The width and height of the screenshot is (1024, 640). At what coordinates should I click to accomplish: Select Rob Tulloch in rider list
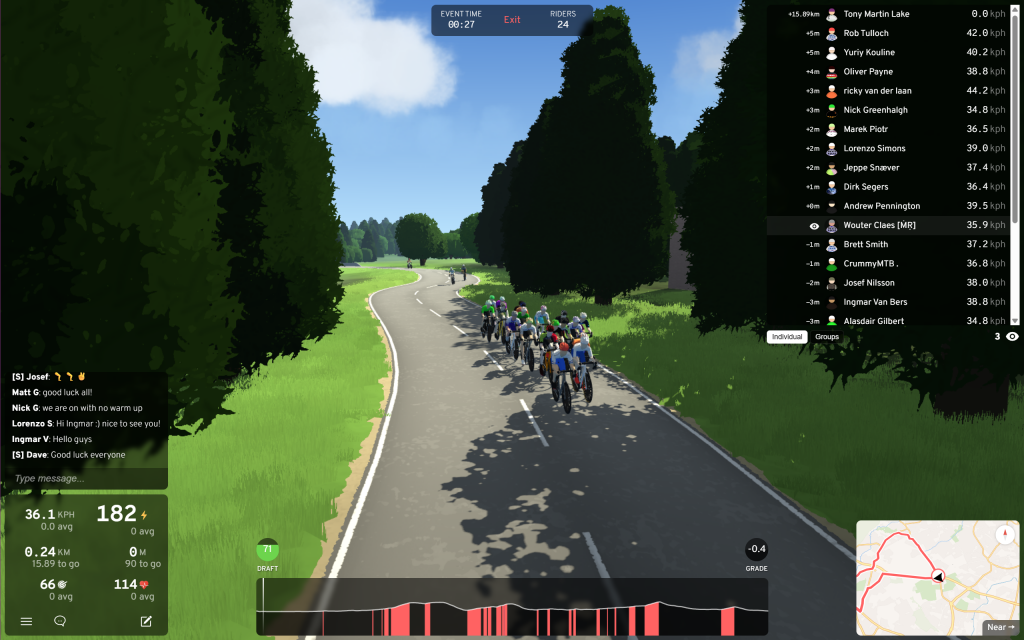pyautogui.click(x=866, y=33)
